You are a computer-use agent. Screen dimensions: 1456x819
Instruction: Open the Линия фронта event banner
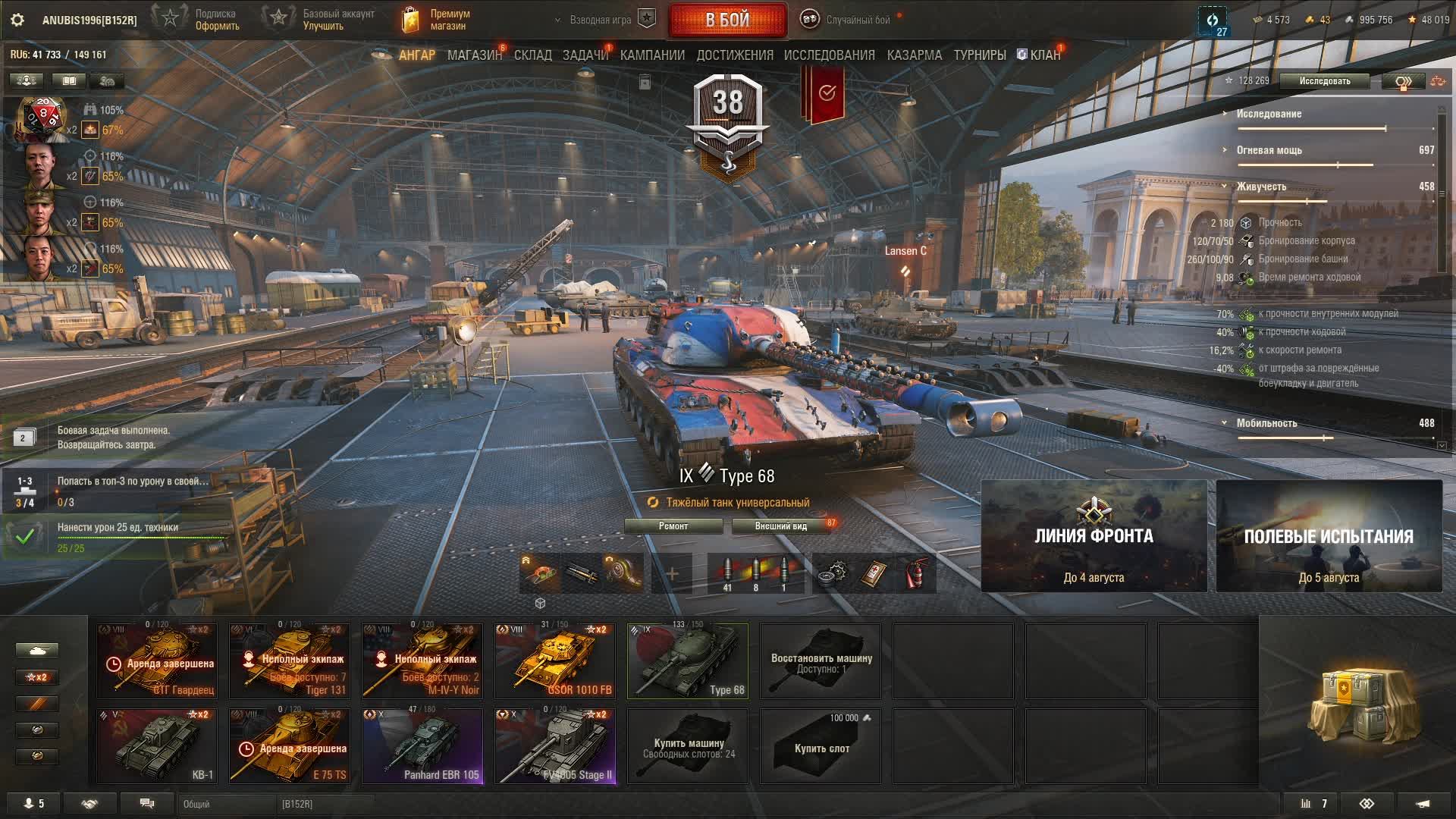tap(1094, 536)
